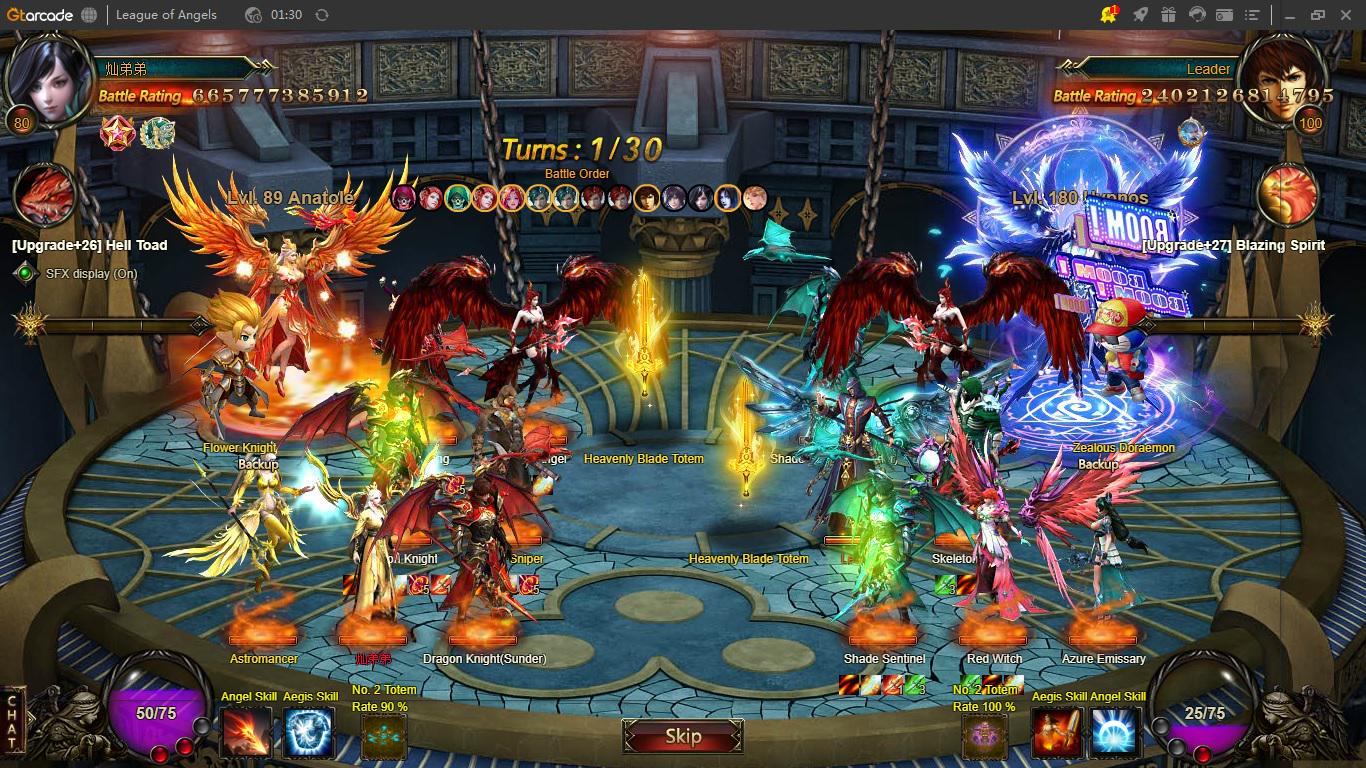Click the first portrait in Battle Order
Screen dimensions: 1366x768
[404, 197]
